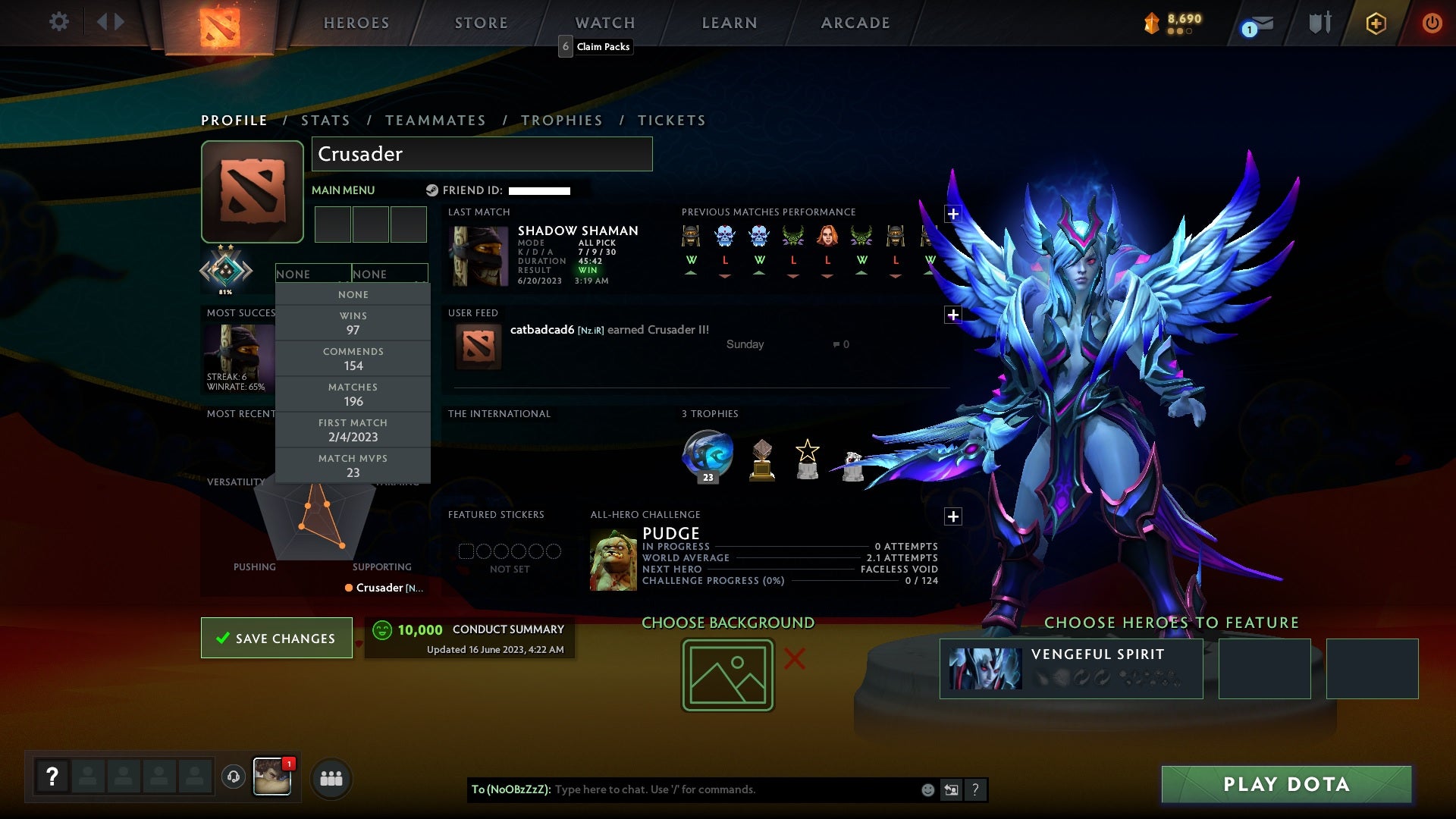The image size is (1456, 819).
Task: Select Wins 97 from the stat dropdown
Action: point(353,322)
